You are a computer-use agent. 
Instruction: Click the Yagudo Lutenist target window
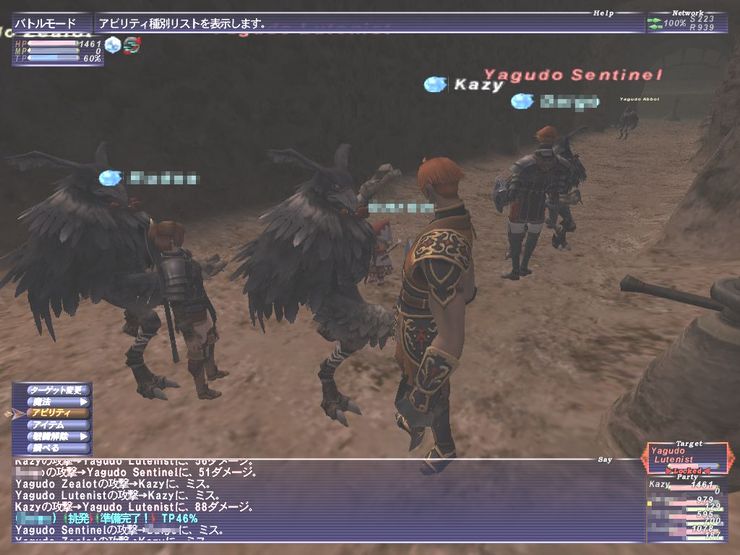click(x=684, y=456)
